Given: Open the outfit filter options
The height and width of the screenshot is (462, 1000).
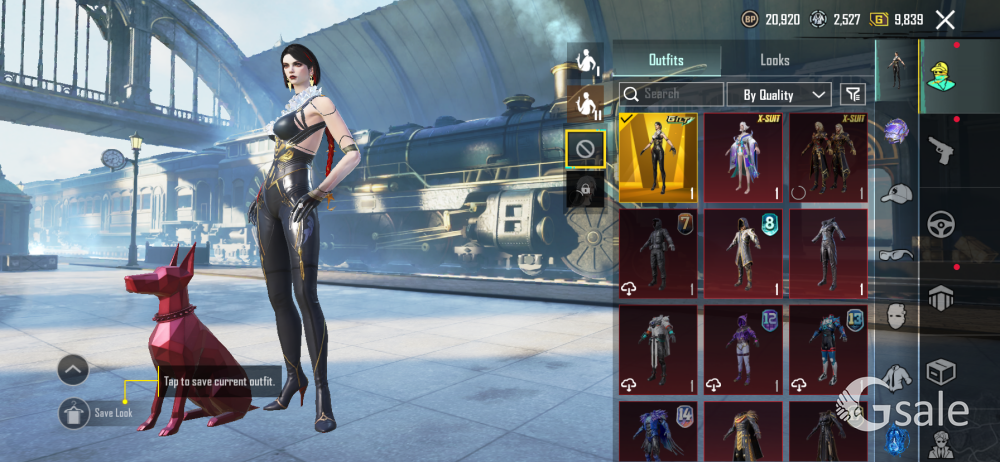Looking at the screenshot, I should pos(852,94).
